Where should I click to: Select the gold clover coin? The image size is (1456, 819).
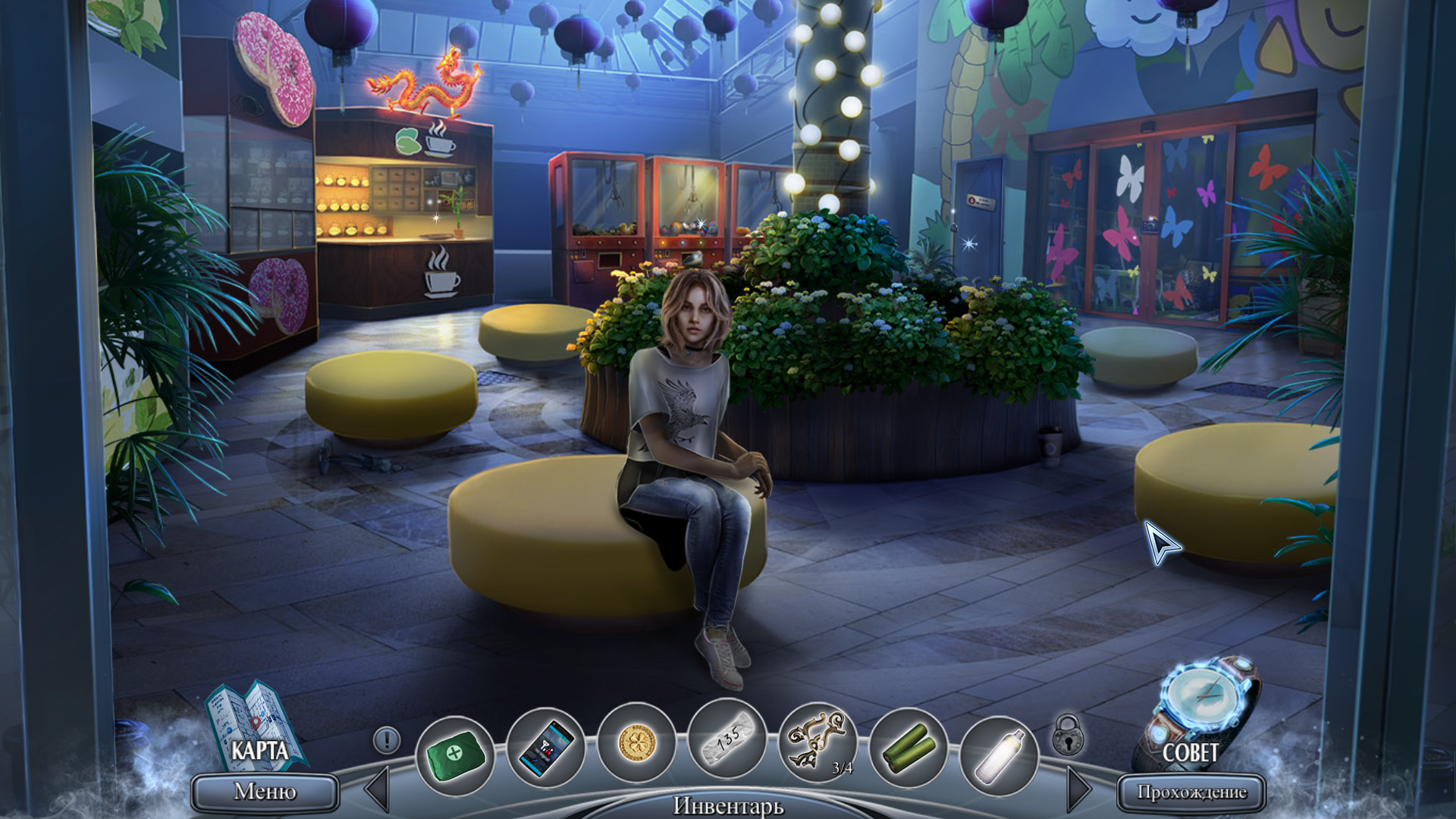(x=635, y=743)
